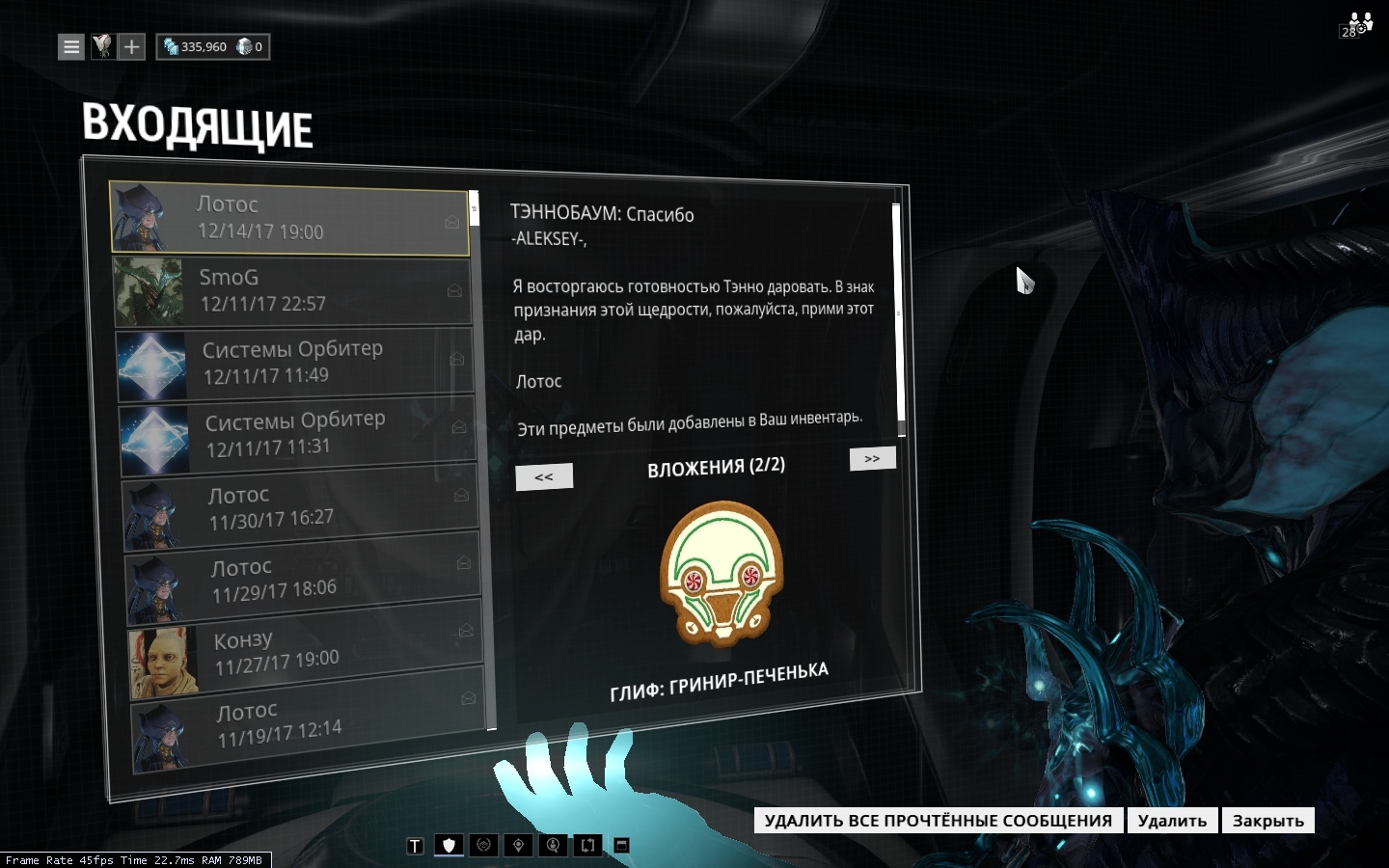Open the SmoG message from 12/11/17
Viewport: 1389px width, 868px height.
[291, 291]
